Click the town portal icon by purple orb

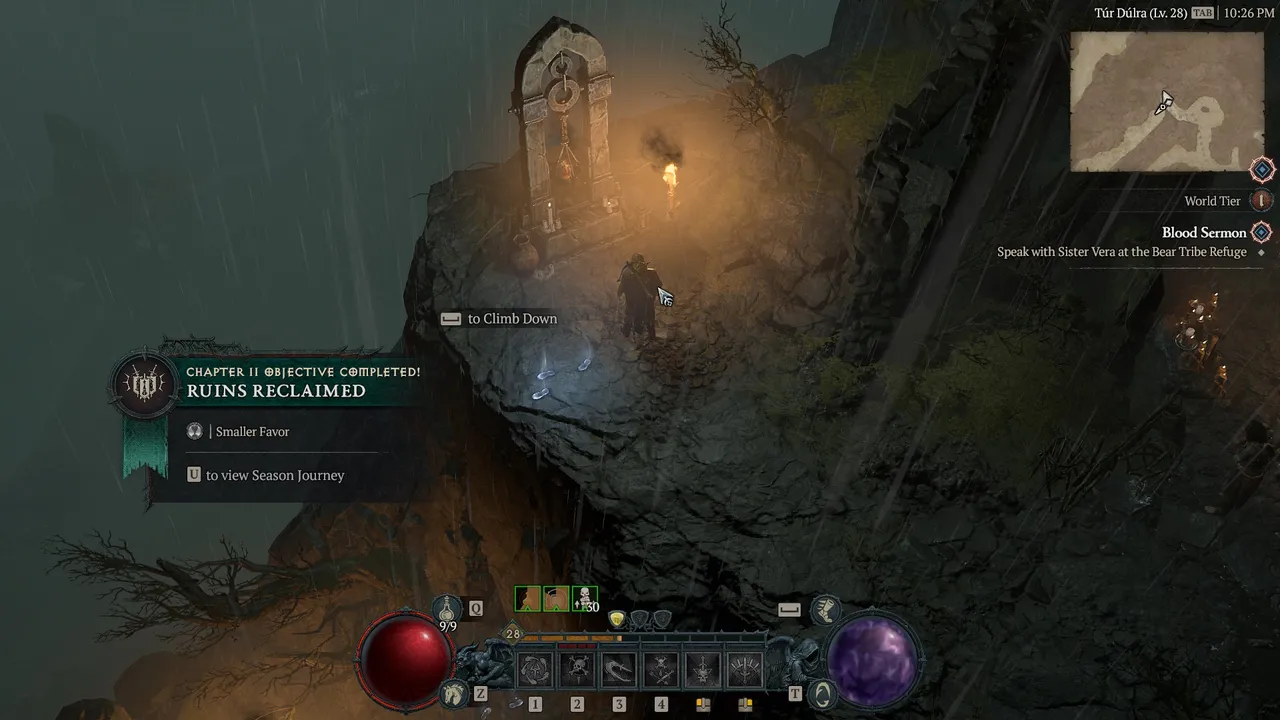click(x=822, y=692)
